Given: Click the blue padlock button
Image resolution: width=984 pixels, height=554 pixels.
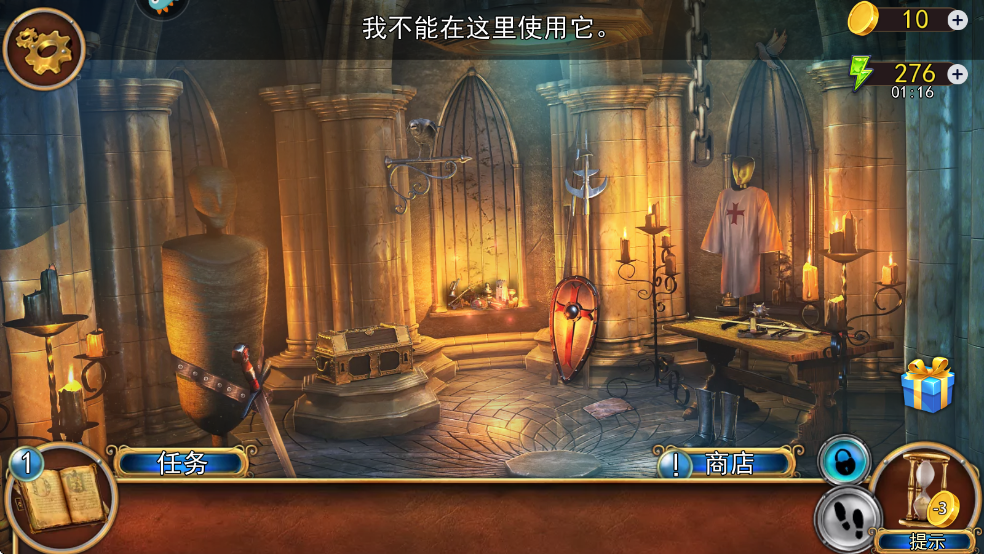Looking at the screenshot, I should (x=843, y=461).
